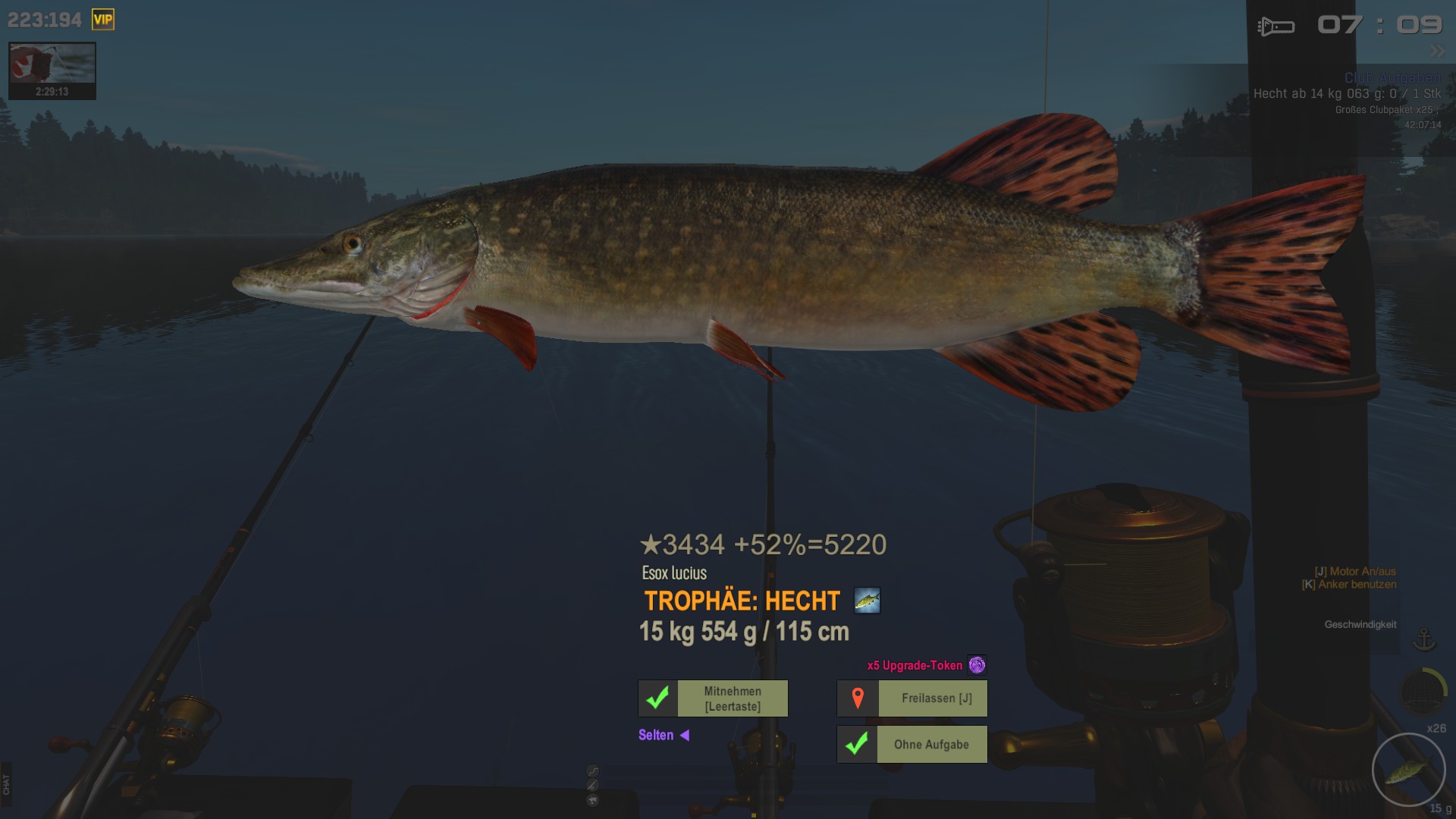Release the fish with Freilassen
Viewport: 1456px width, 819px height.
click(x=912, y=698)
